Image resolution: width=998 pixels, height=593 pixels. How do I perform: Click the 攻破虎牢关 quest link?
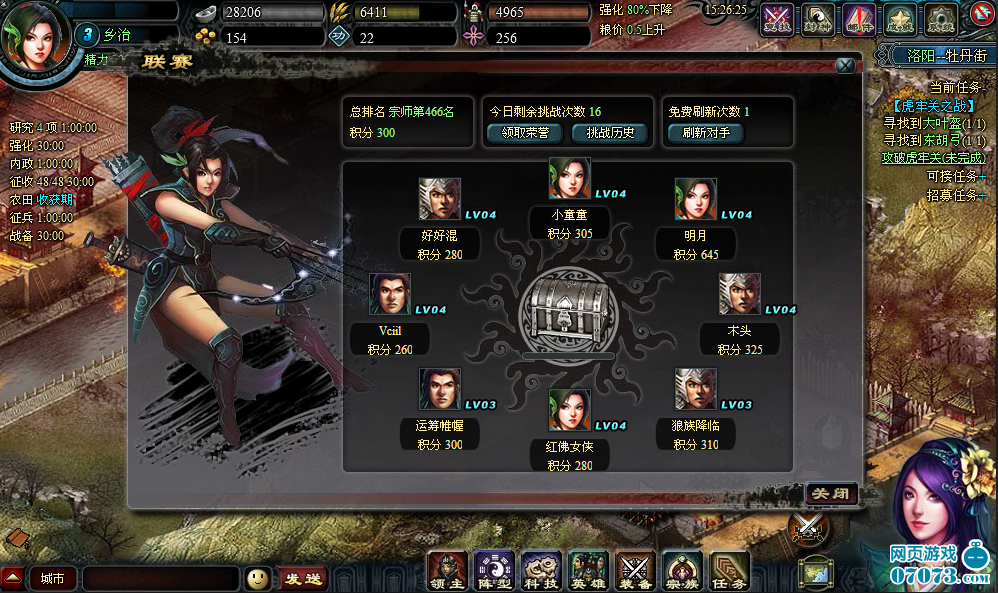(x=932, y=157)
